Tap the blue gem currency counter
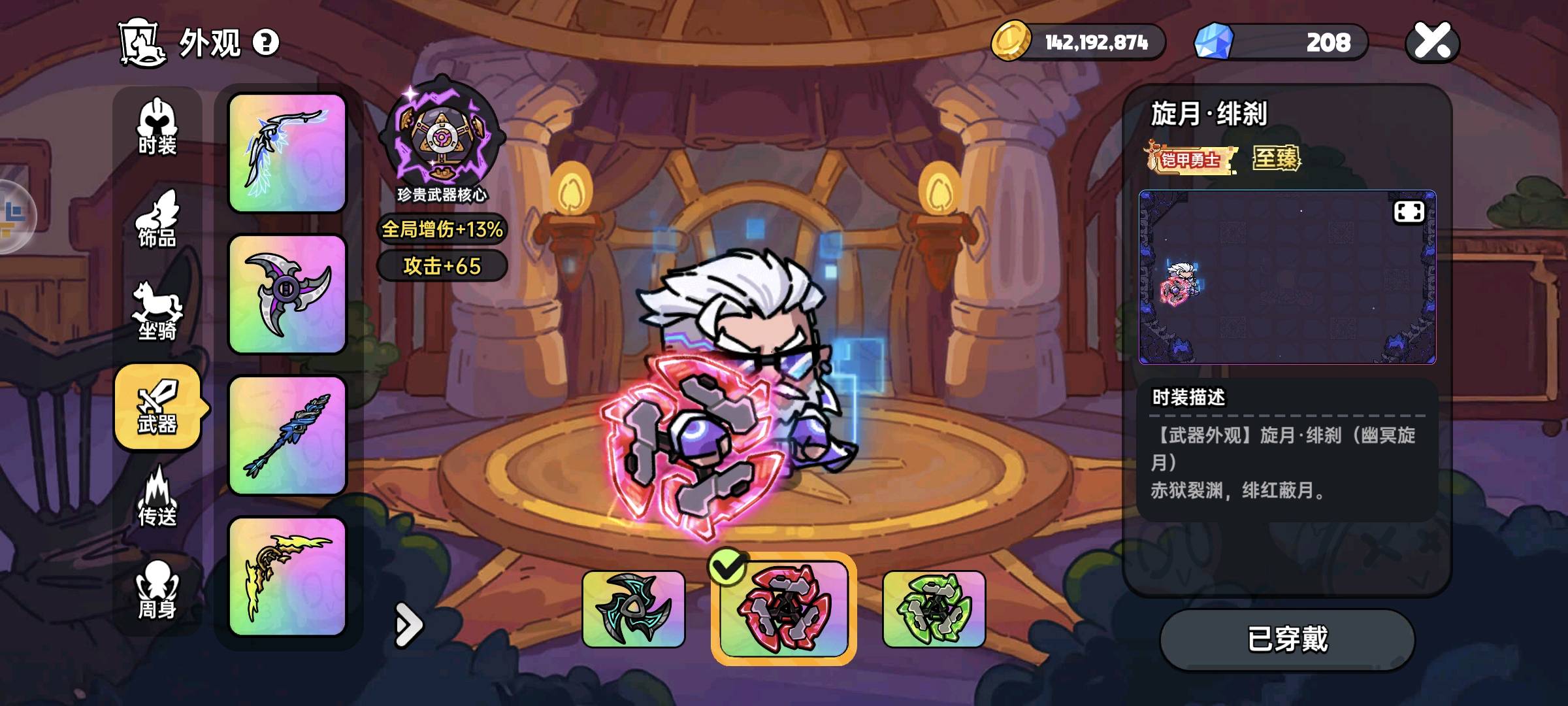This screenshot has width=1568, height=706. pos(1281,42)
